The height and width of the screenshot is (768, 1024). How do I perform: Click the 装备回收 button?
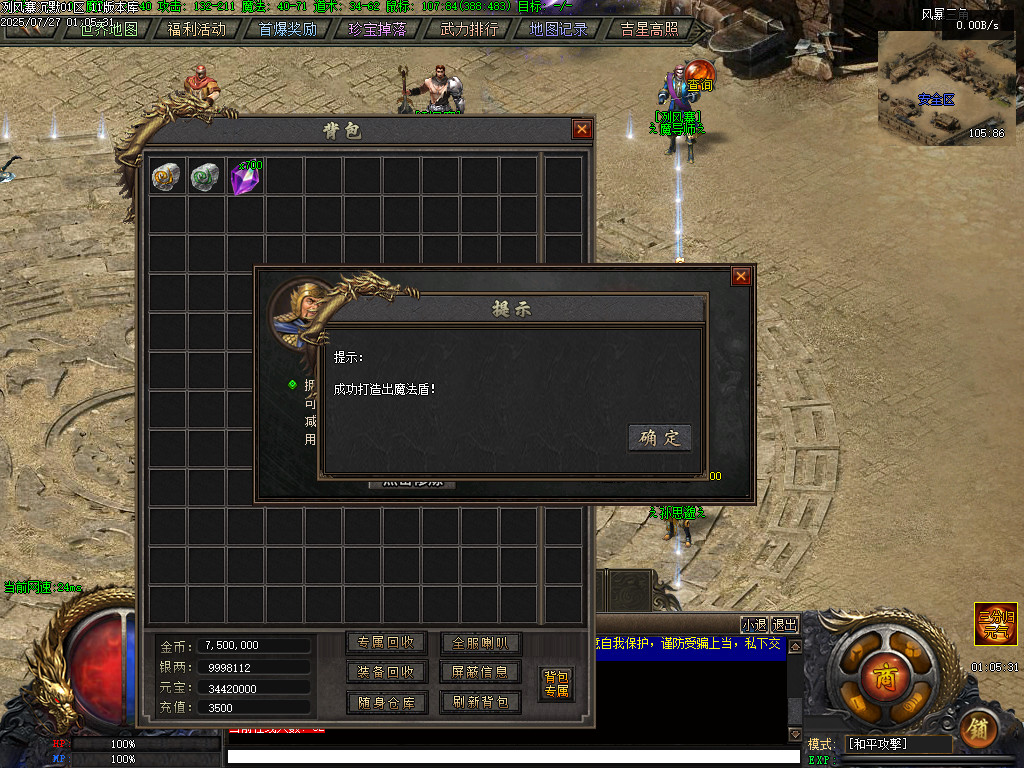click(x=386, y=672)
